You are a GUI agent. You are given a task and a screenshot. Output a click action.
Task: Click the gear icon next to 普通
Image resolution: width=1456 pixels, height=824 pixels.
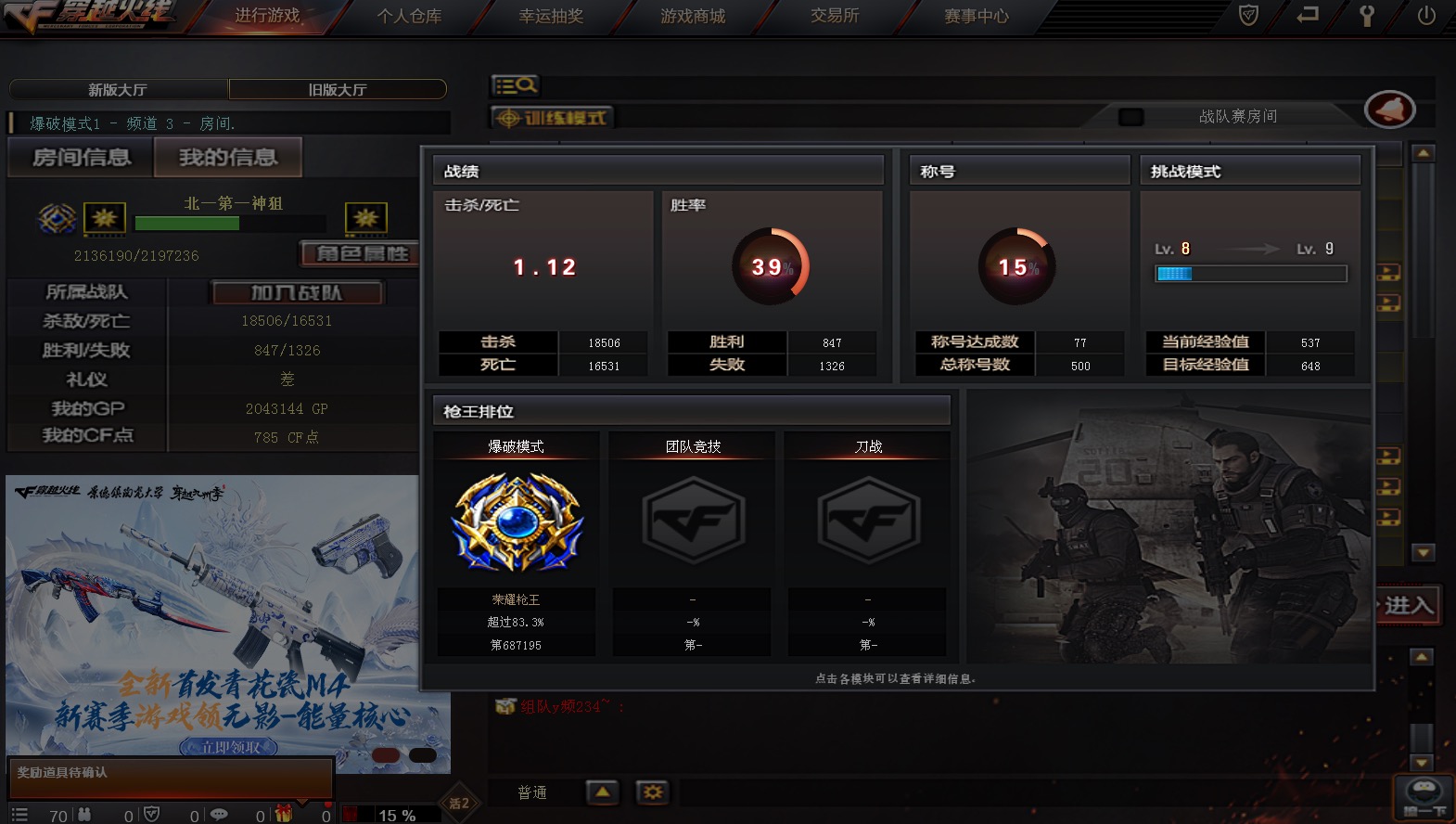tap(652, 792)
